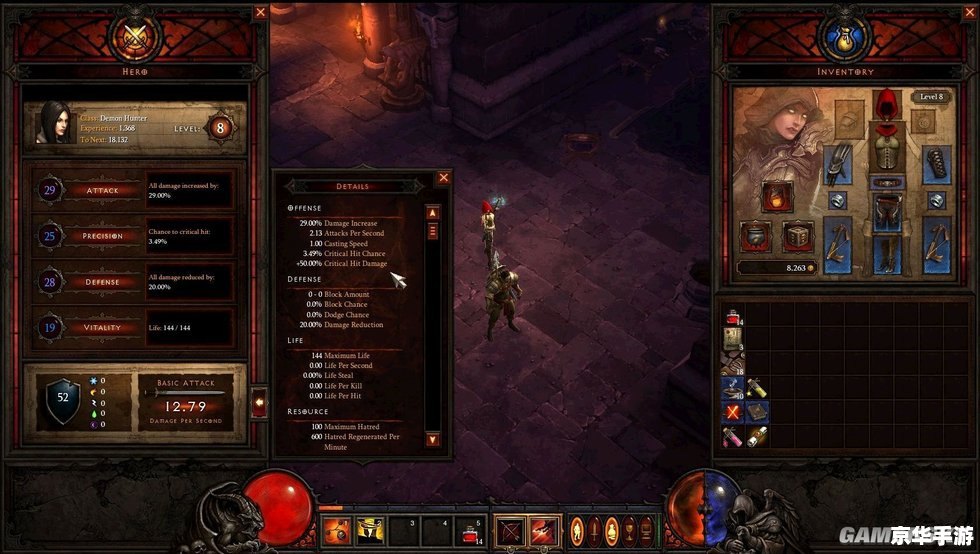Select the Defense attribute button

(x=102, y=282)
